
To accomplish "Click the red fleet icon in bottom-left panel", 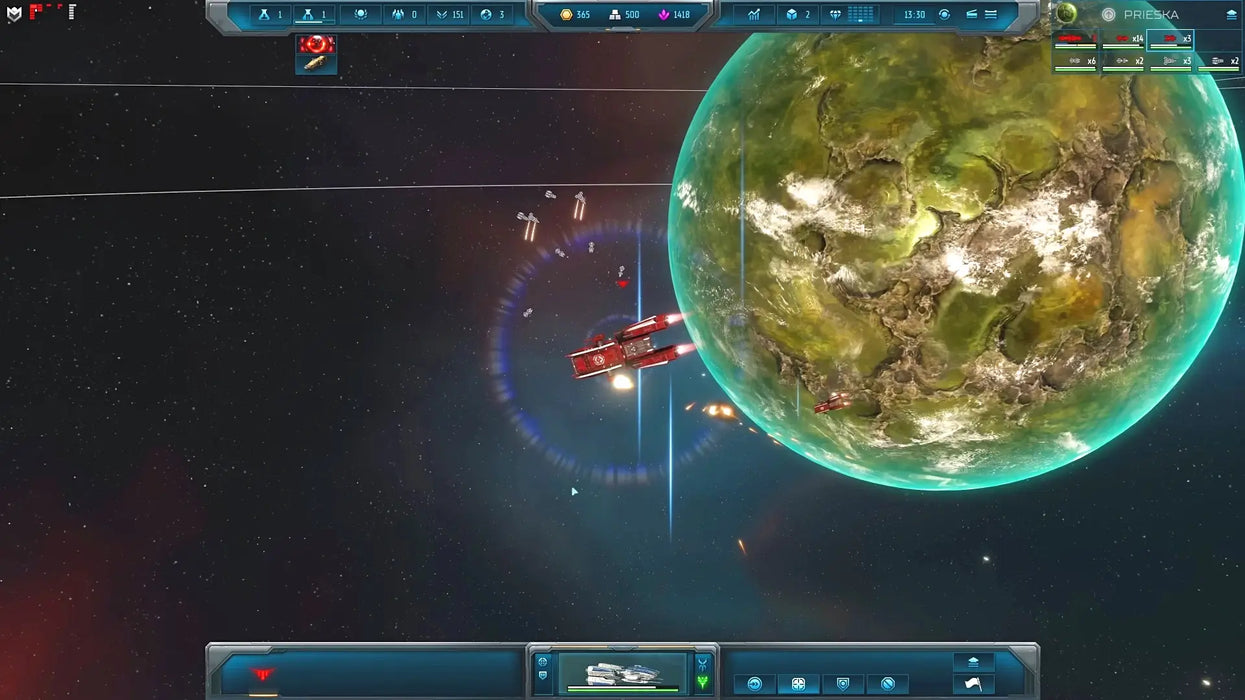I will pos(263,675).
